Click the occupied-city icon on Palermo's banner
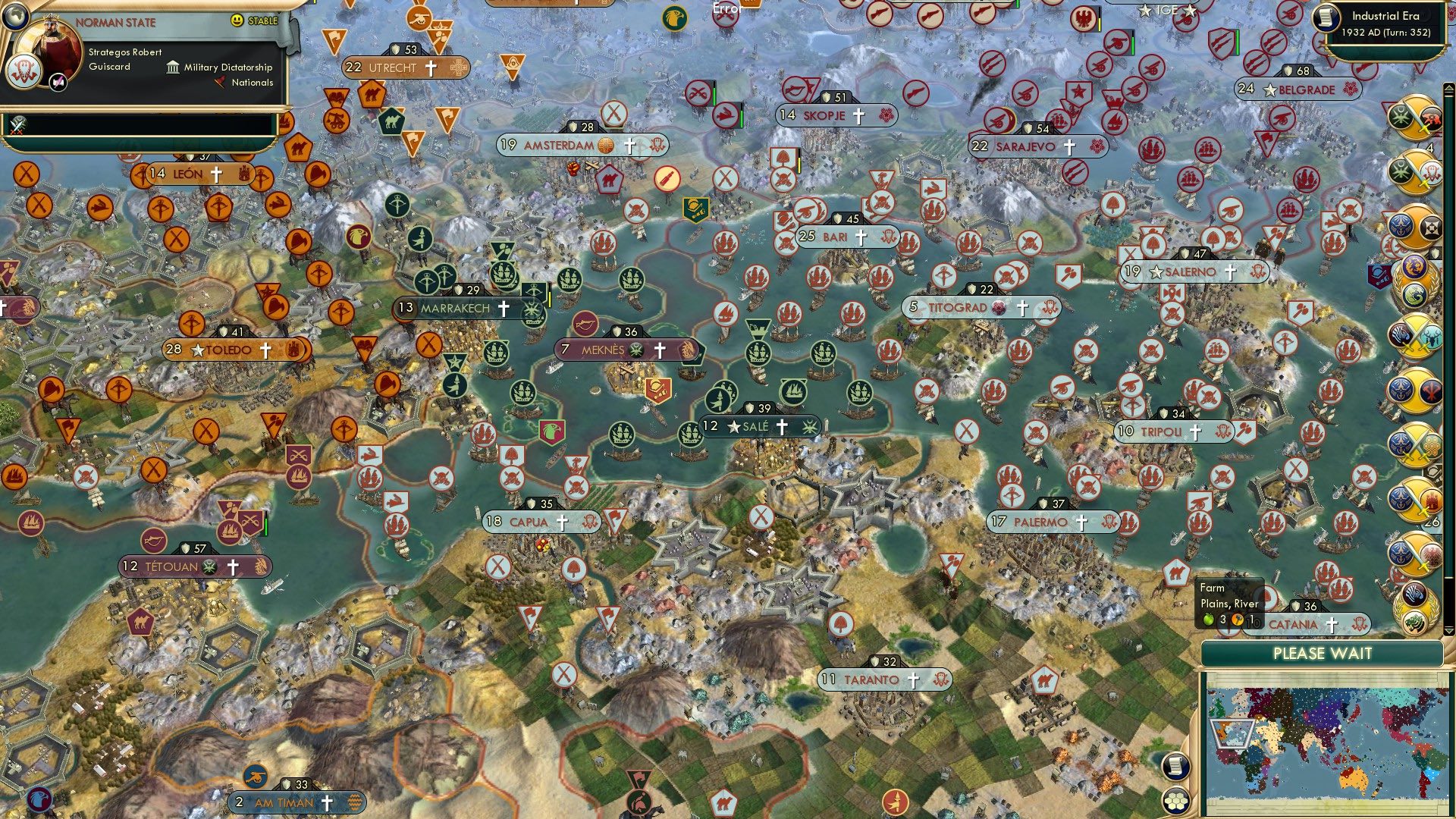 pos(1109,522)
